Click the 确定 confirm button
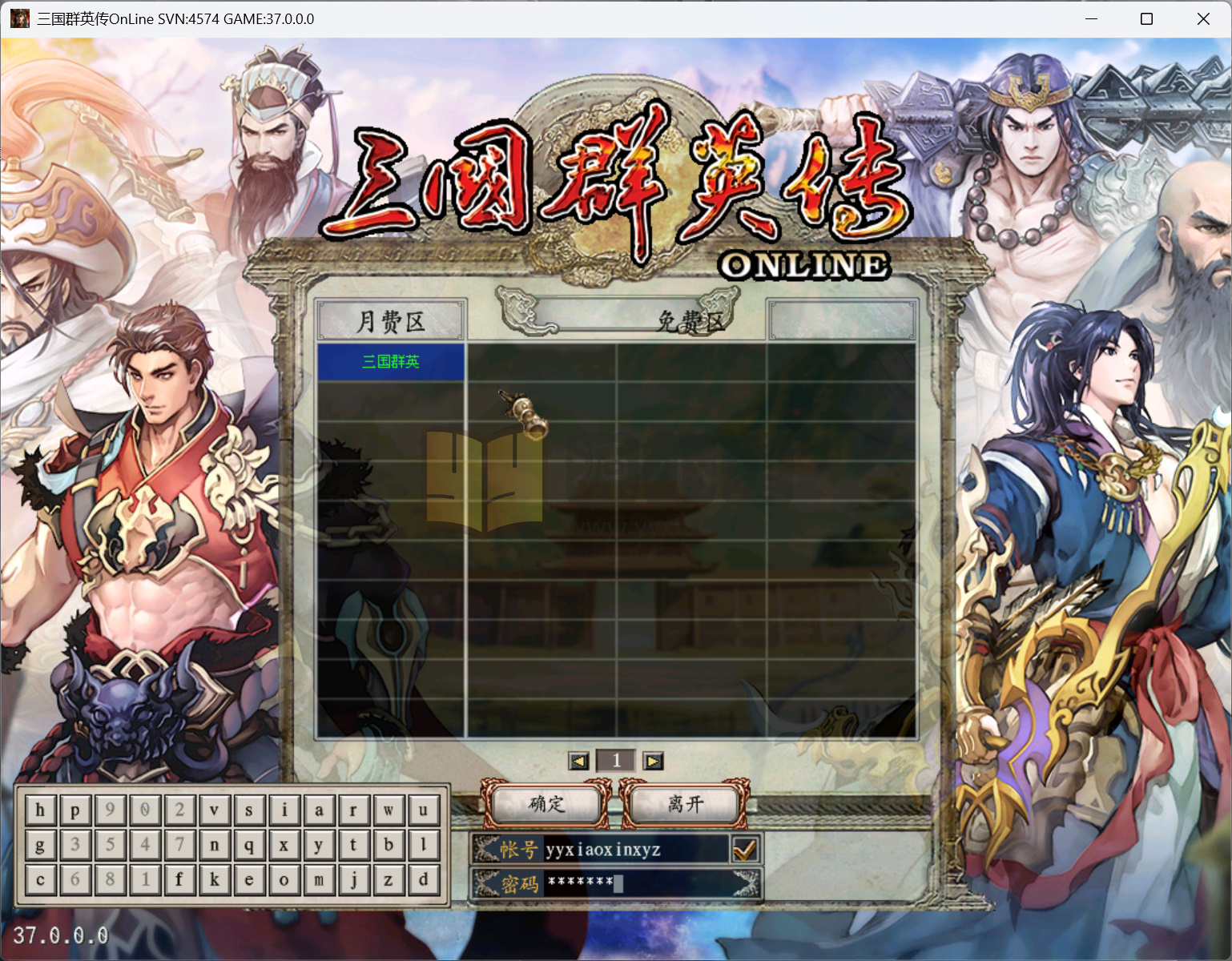Image resolution: width=1232 pixels, height=961 pixels. [545, 806]
